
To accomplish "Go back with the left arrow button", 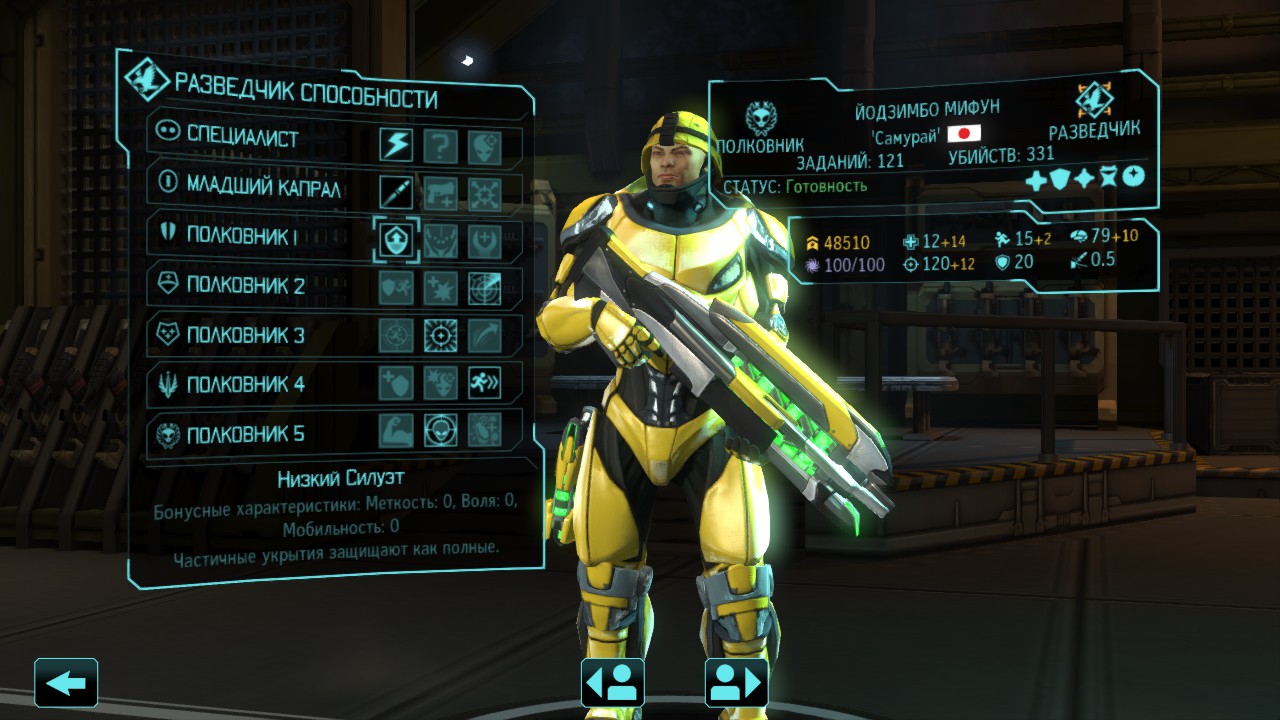I will (x=66, y=684).
